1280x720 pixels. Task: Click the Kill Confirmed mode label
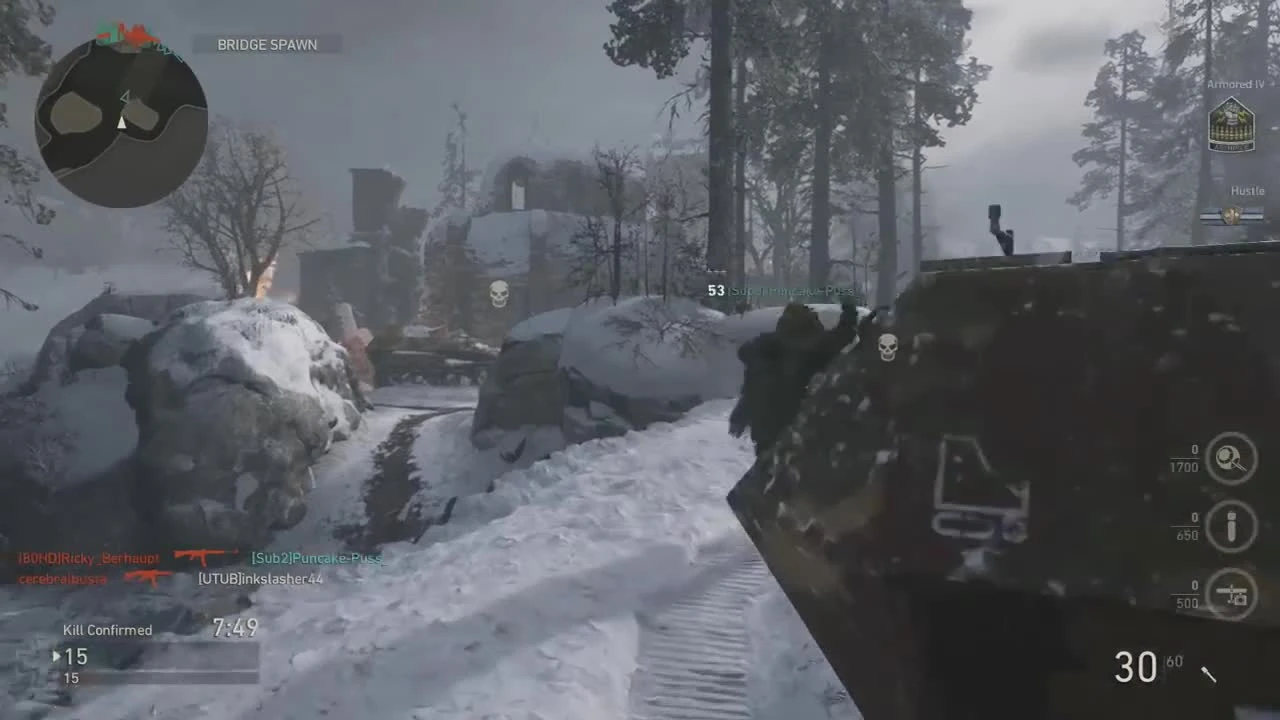[x=107, y=630]
